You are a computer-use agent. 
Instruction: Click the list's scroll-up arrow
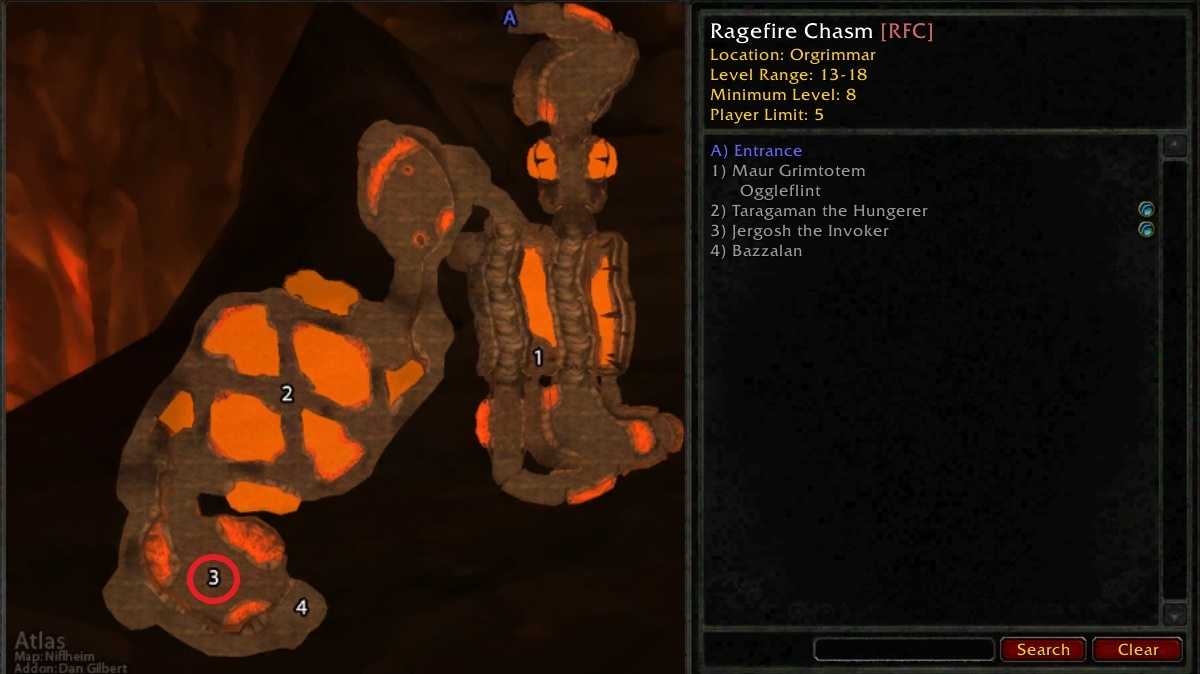pos(1173,146)
